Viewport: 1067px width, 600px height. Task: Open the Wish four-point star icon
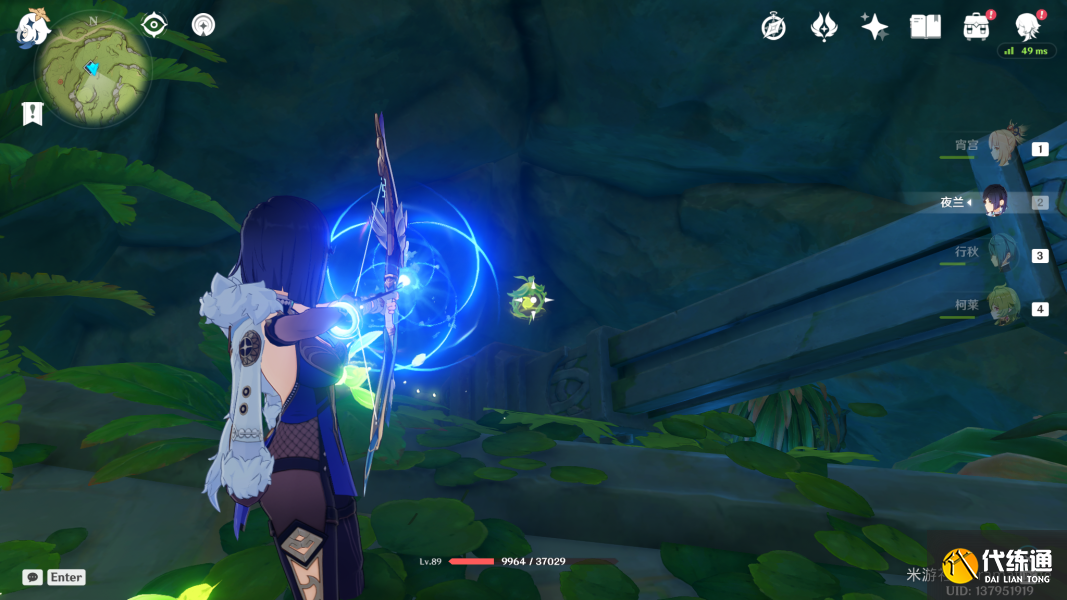875,27
